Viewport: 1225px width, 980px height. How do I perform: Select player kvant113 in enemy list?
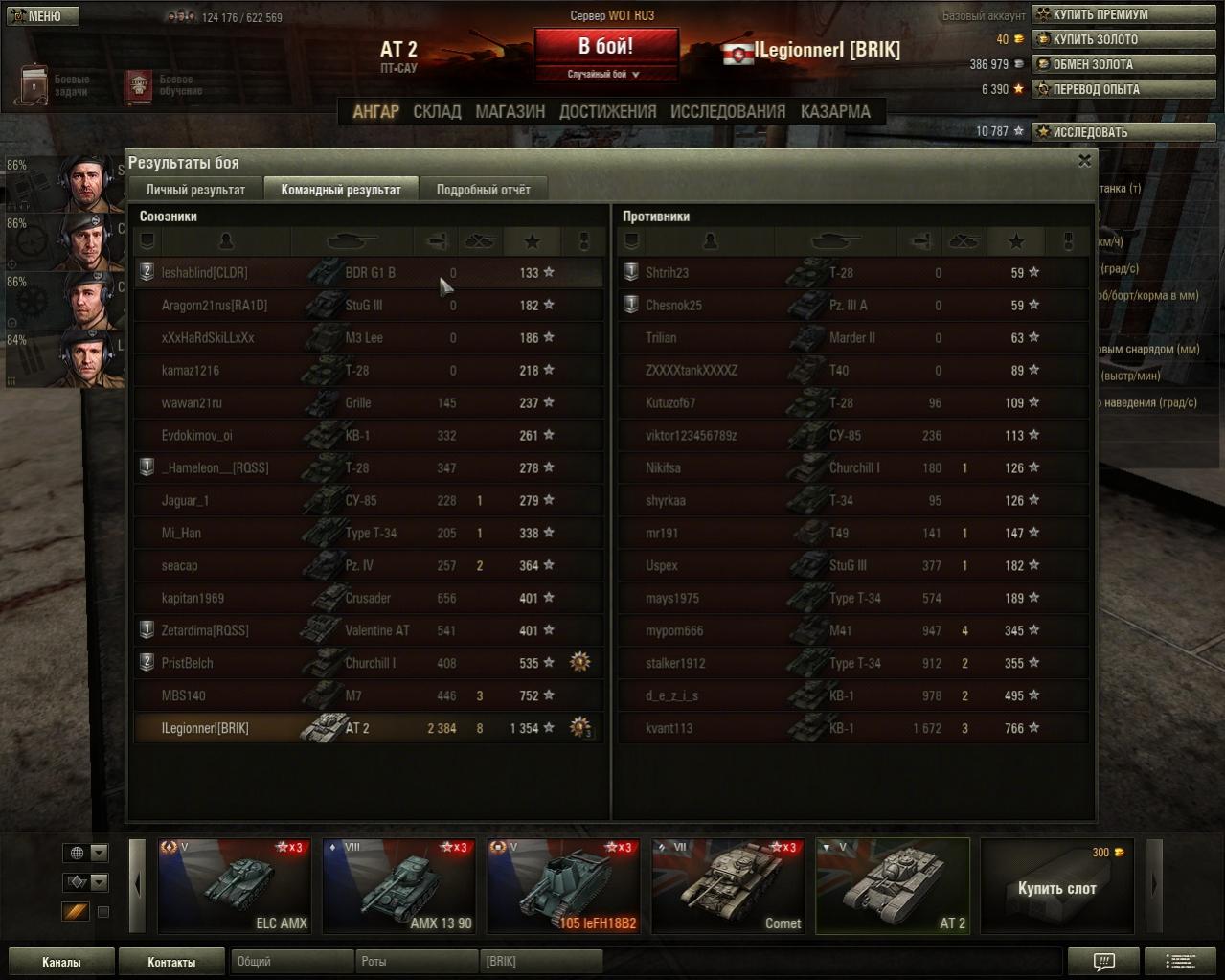[669, 728]
